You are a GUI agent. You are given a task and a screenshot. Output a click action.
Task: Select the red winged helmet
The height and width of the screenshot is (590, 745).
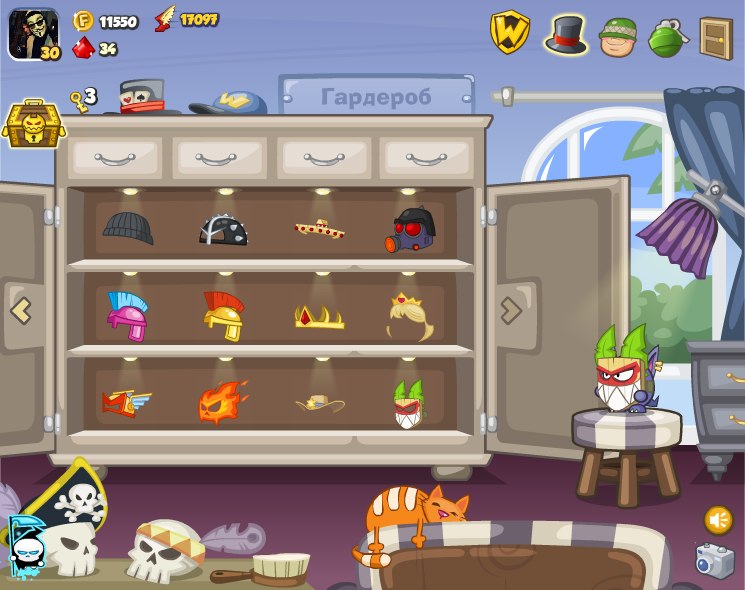point(126,401)
